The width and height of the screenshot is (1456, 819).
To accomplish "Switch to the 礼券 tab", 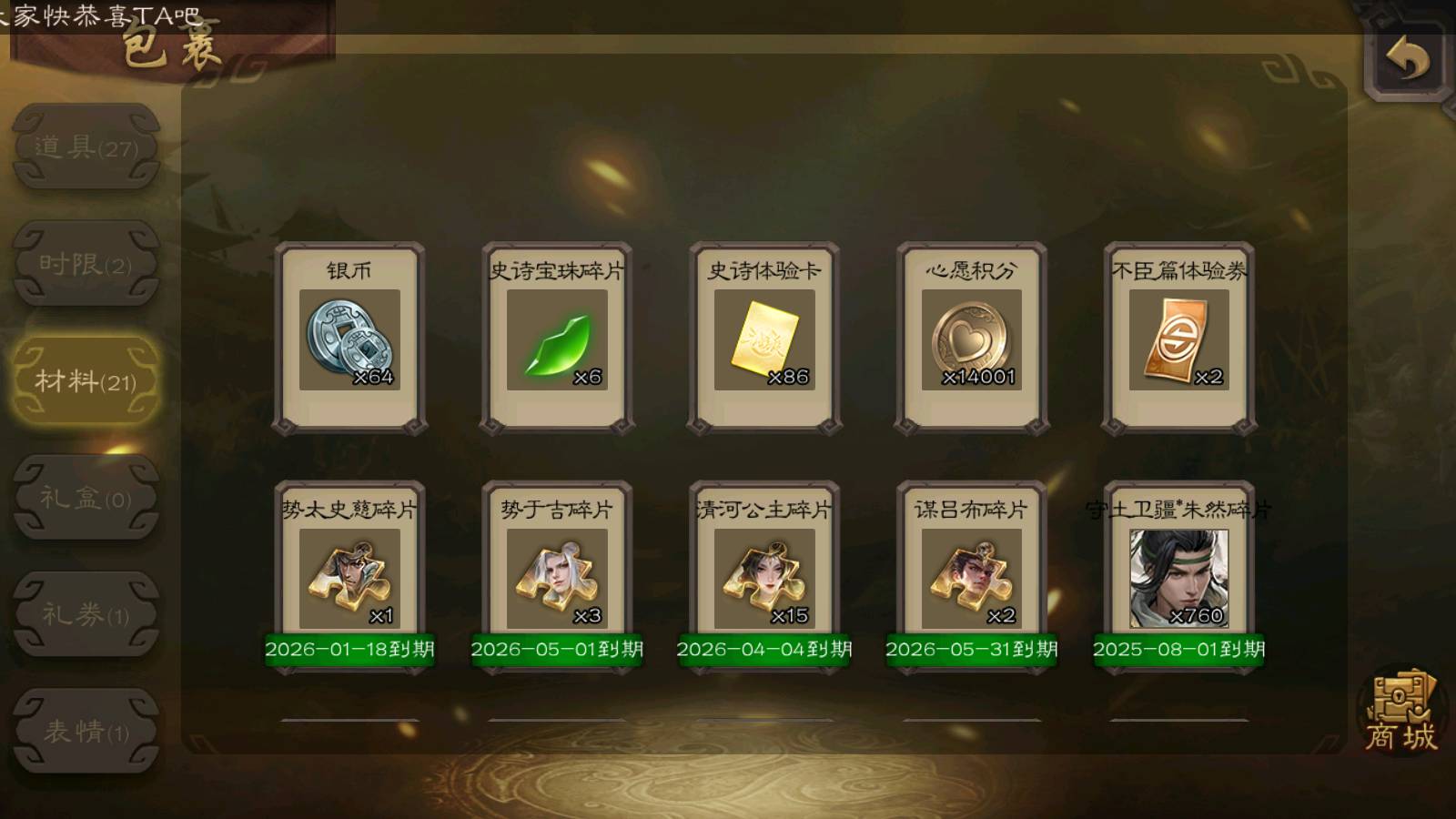I will pos(86,614).
